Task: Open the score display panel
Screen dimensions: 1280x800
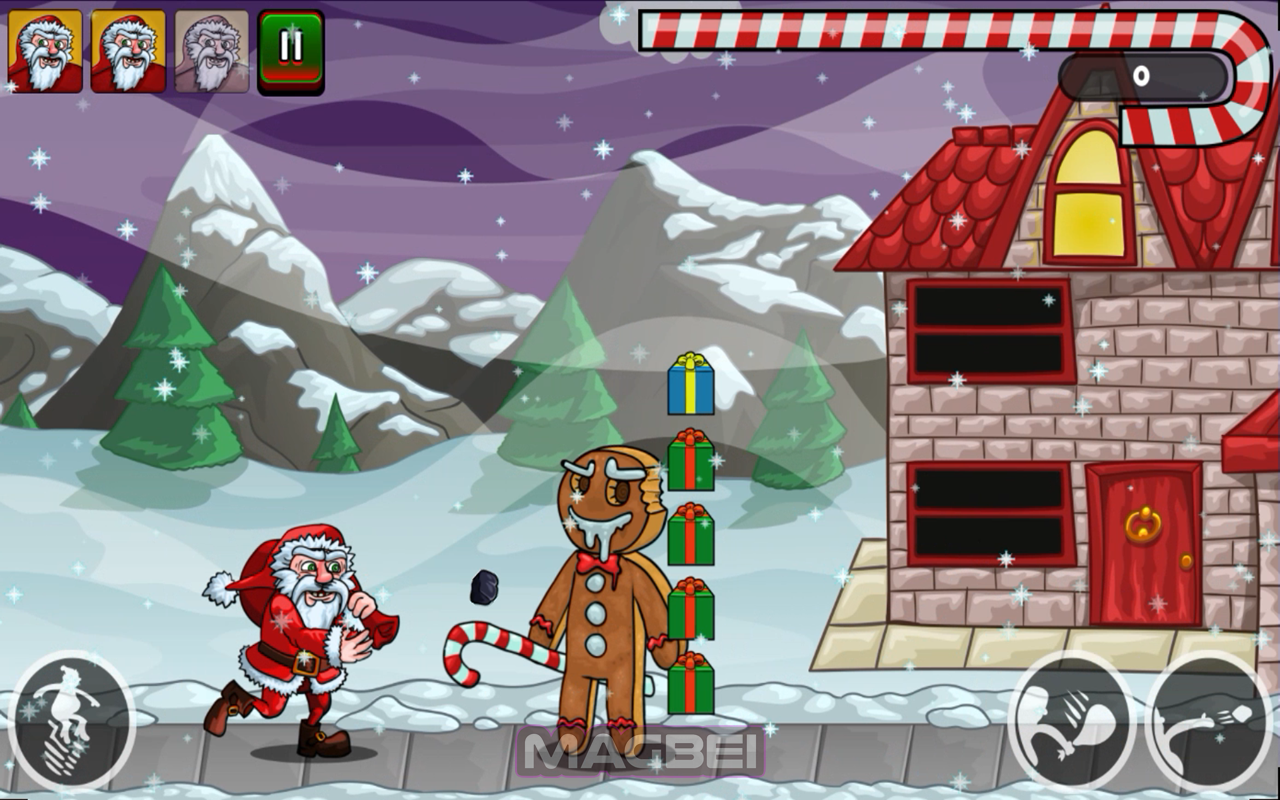Action: (x=1150, y=75)
